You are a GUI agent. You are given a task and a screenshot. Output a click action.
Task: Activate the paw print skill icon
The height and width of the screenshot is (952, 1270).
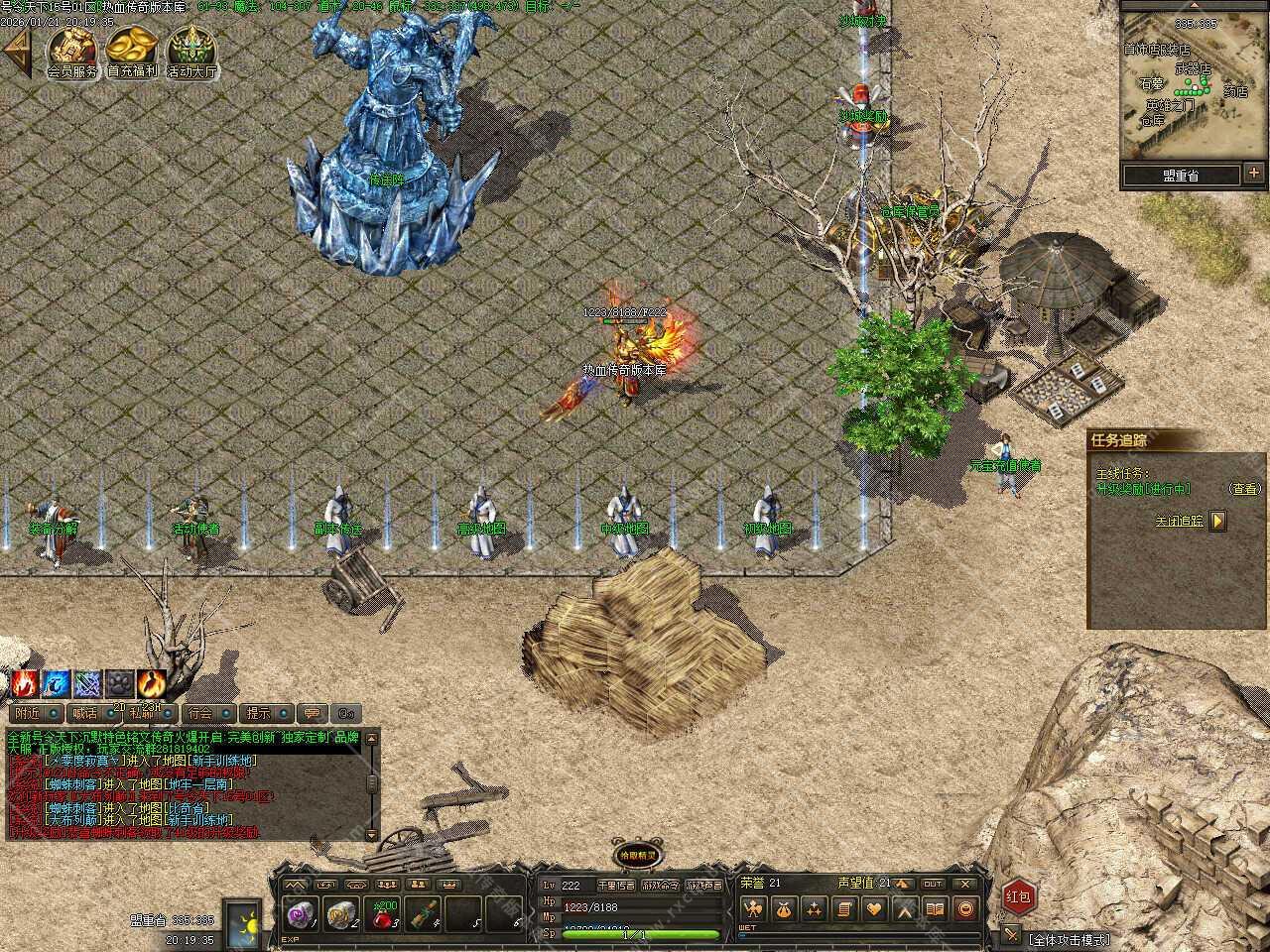pos(119,683)
